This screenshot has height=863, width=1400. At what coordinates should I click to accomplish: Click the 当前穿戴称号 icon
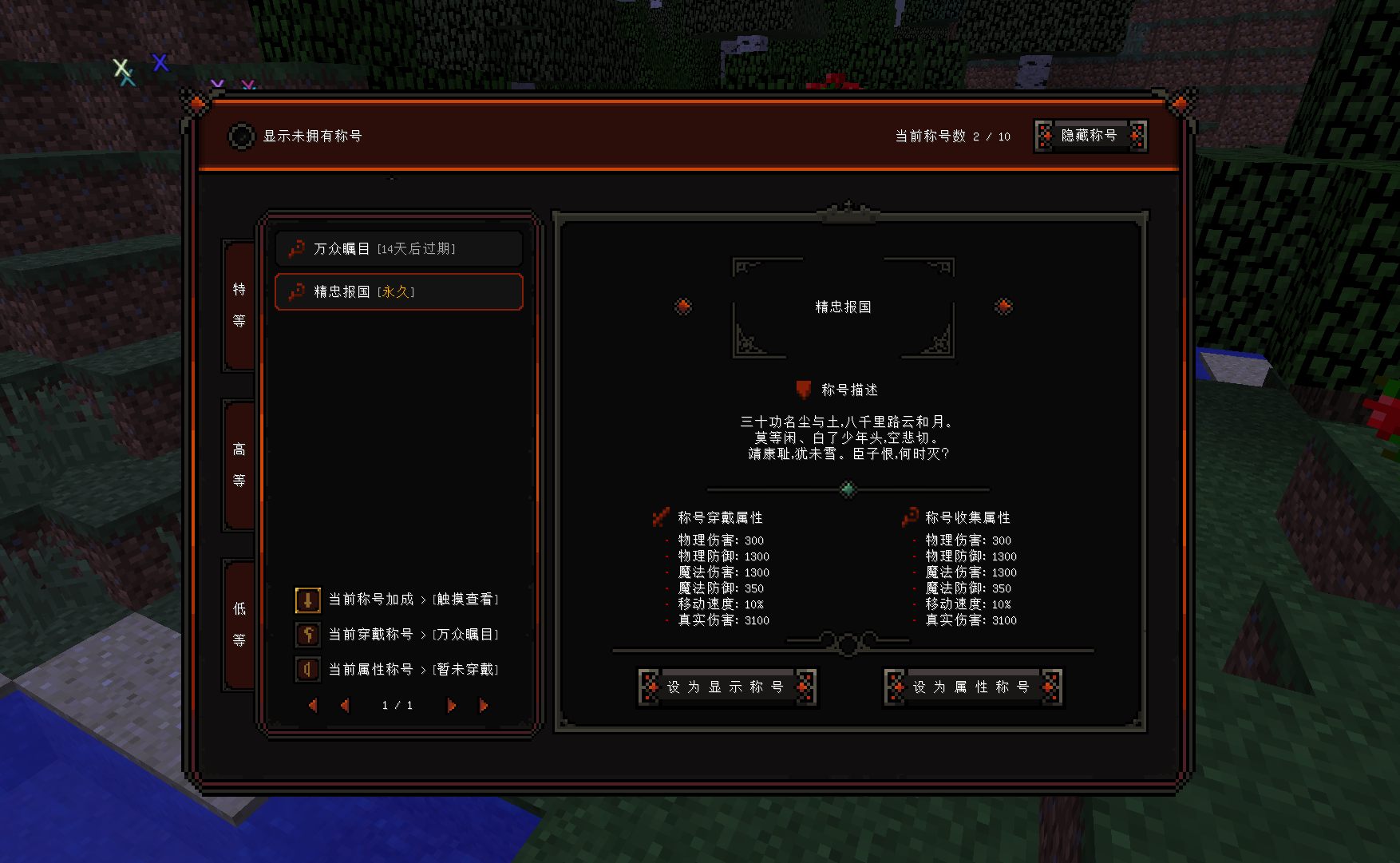point(308,635)
